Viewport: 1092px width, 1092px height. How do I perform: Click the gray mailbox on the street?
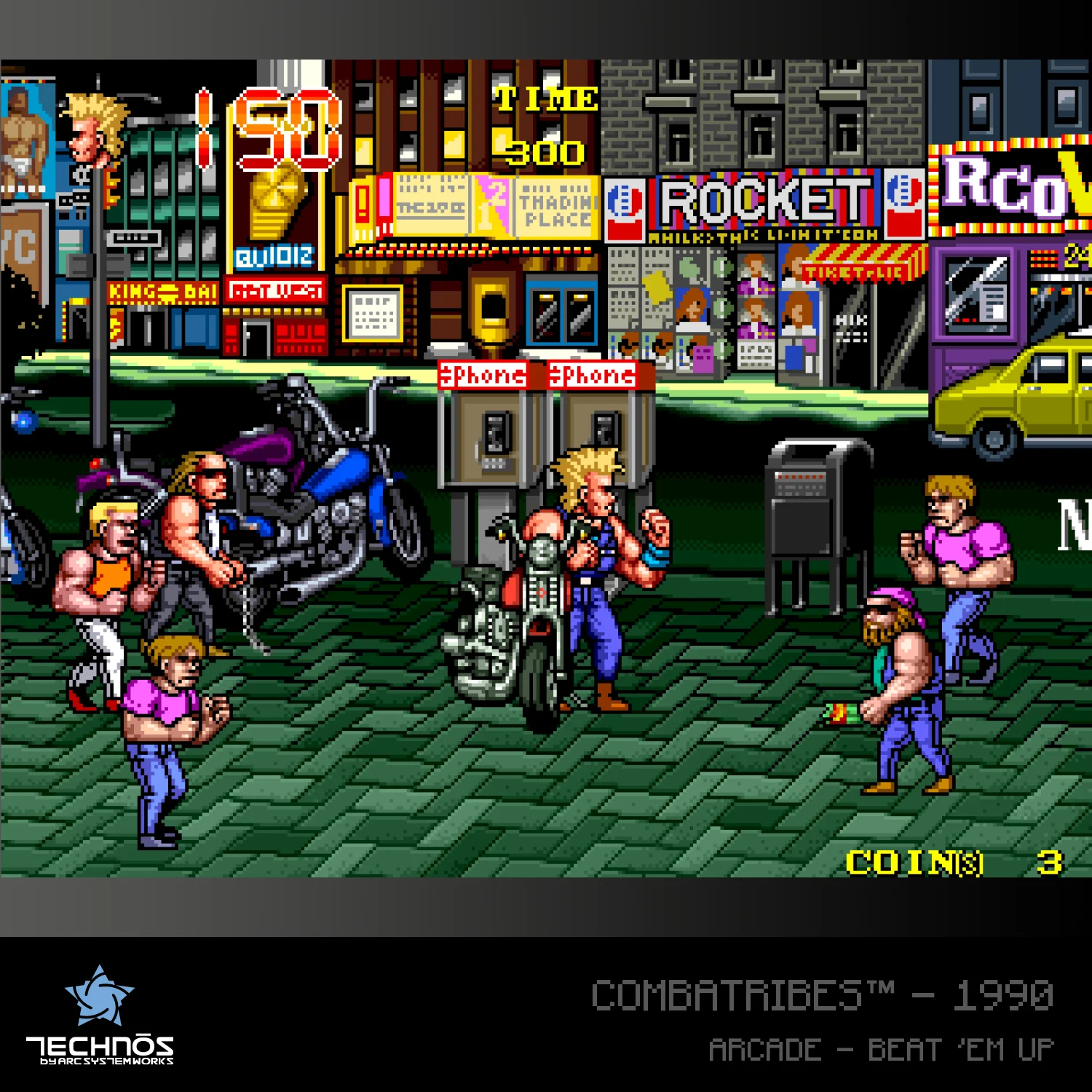pyautogui.click(x=808, y=510)
